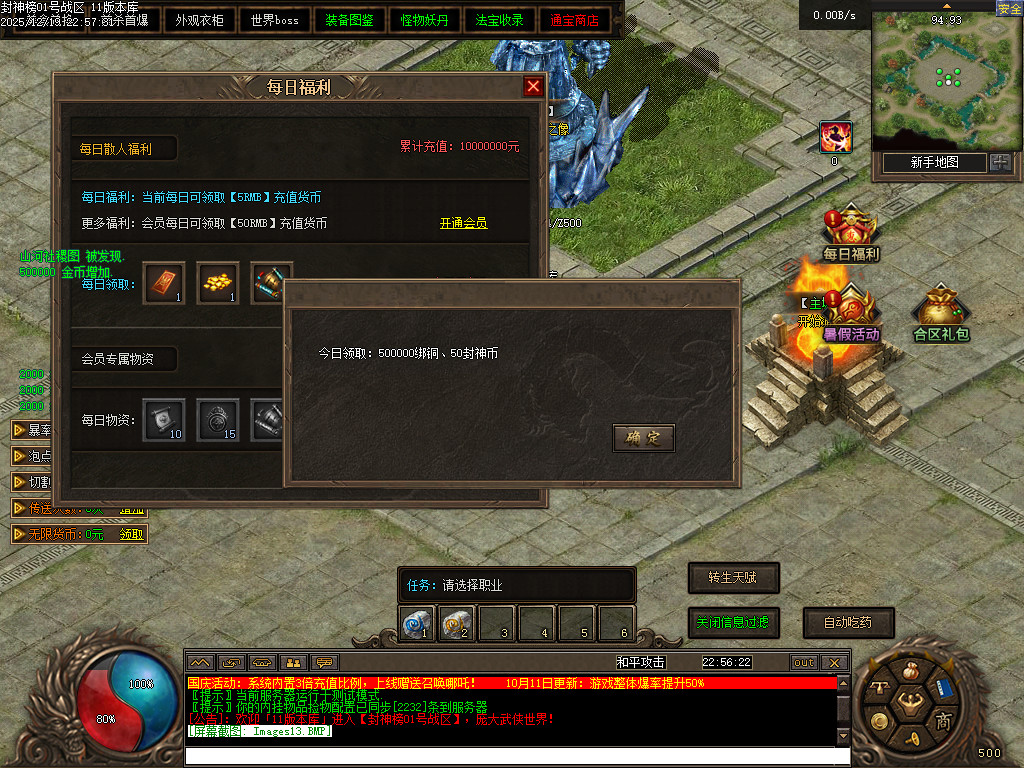Open the 世界boss menu
Screen dimensions: 1024x768
(274, 20)
